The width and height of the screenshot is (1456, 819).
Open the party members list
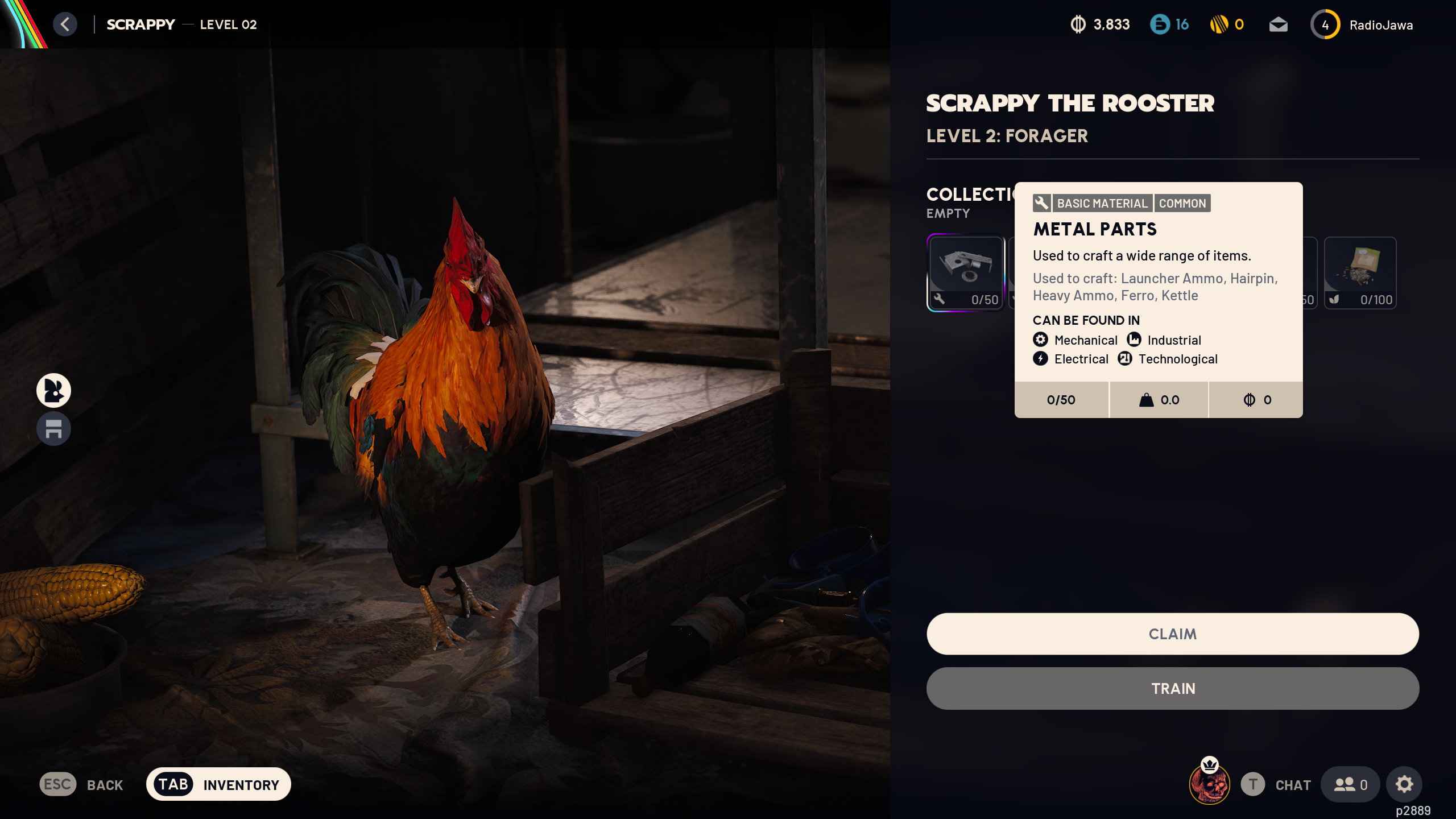coord(1350,784)
